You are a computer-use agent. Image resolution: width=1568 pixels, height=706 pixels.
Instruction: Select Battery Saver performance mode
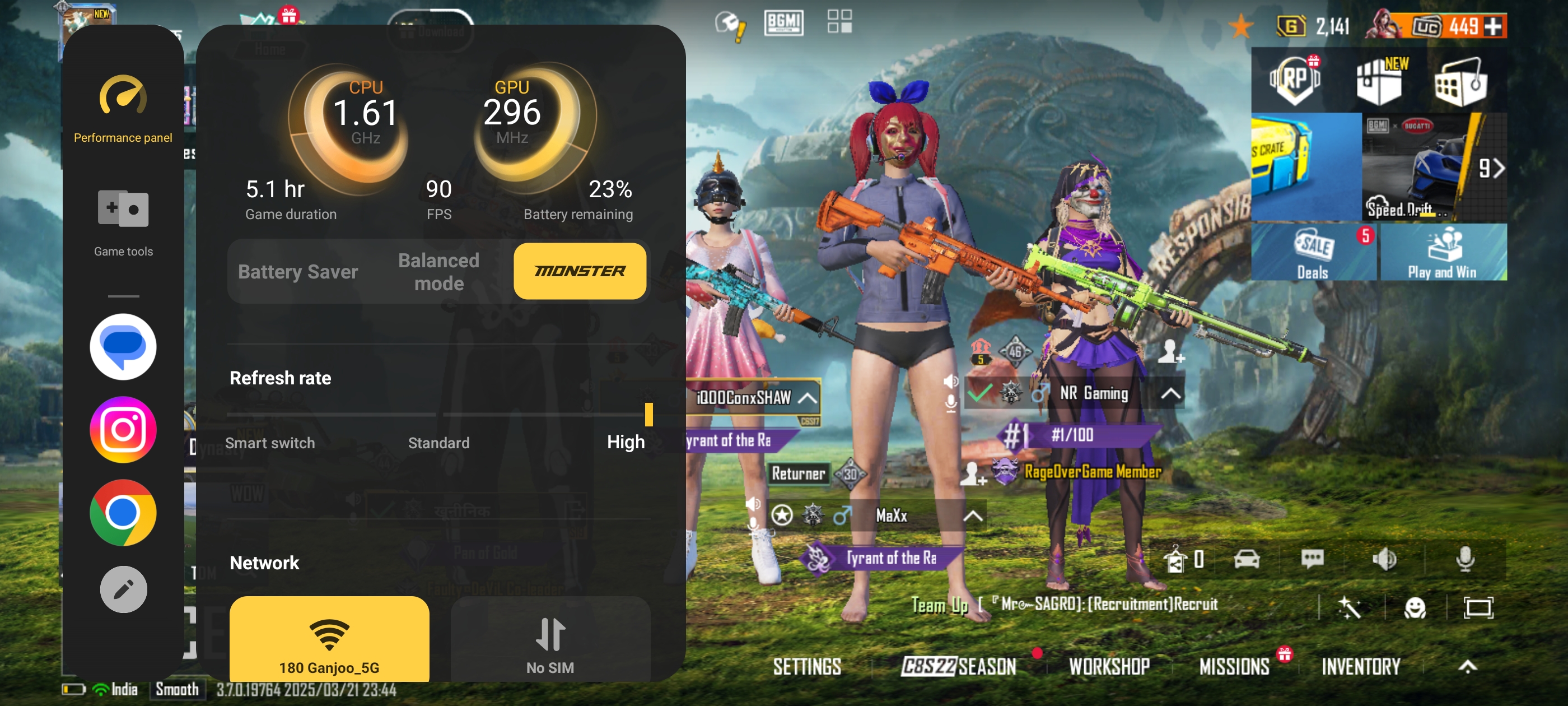click(x=298, y=272)
